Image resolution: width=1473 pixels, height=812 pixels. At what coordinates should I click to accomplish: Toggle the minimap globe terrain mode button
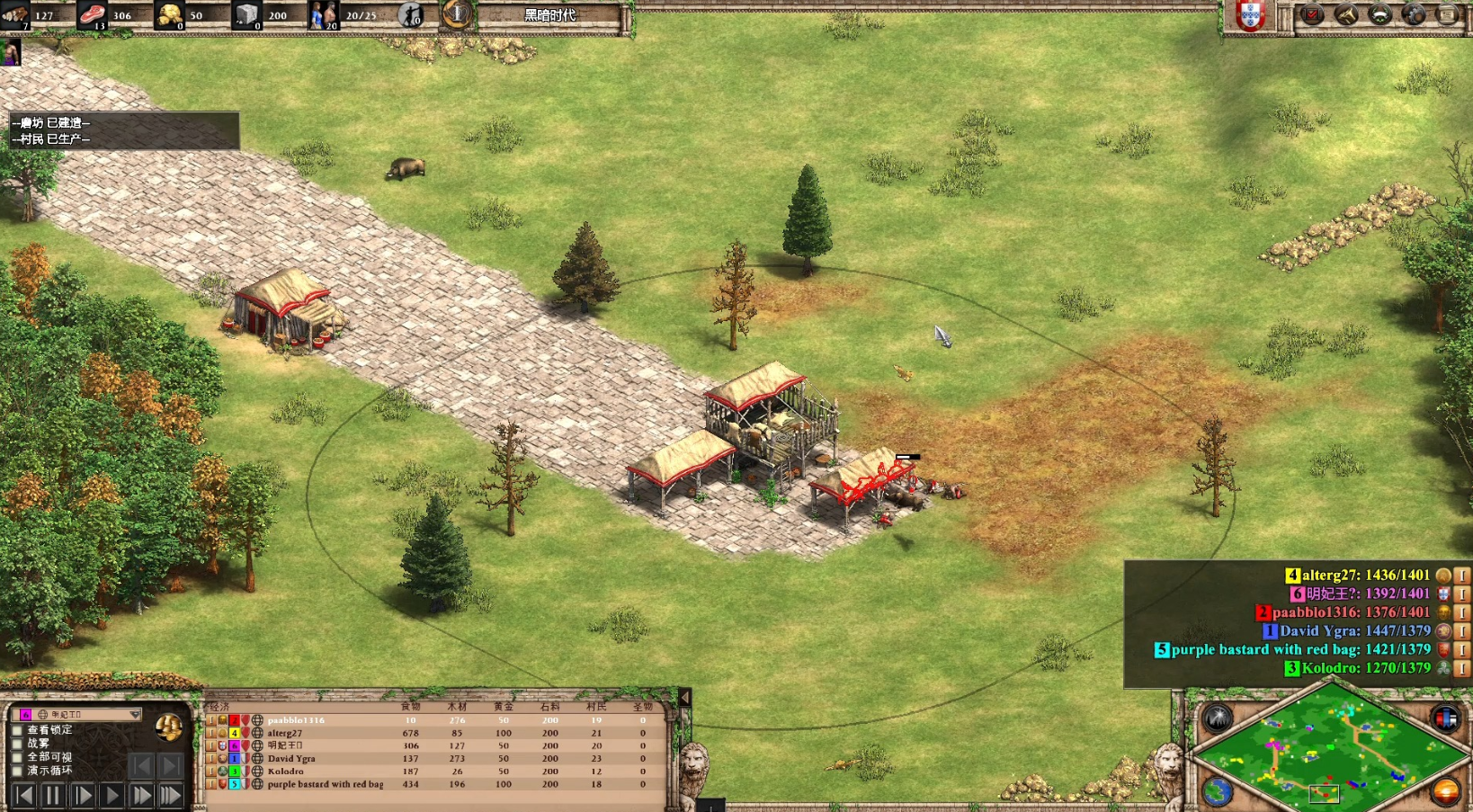tap(1217, 791)
